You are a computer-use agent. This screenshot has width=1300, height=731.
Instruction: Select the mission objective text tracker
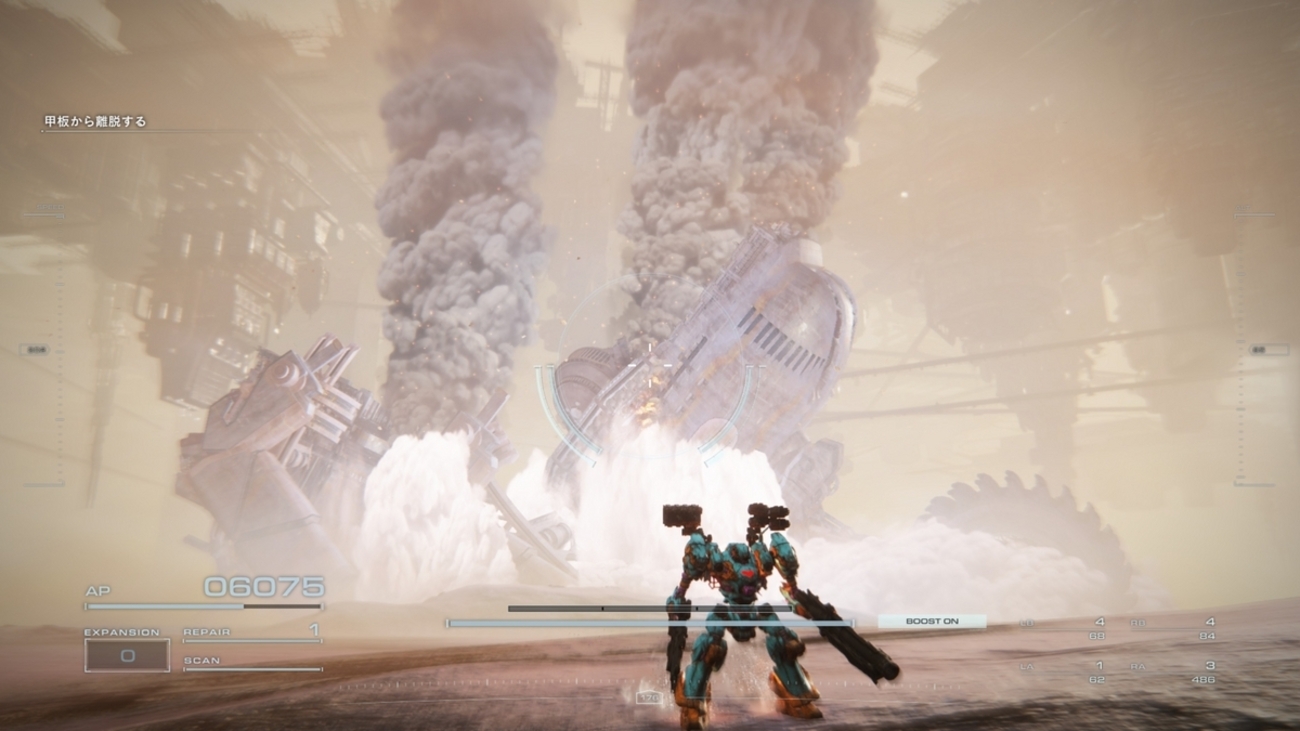95,122
